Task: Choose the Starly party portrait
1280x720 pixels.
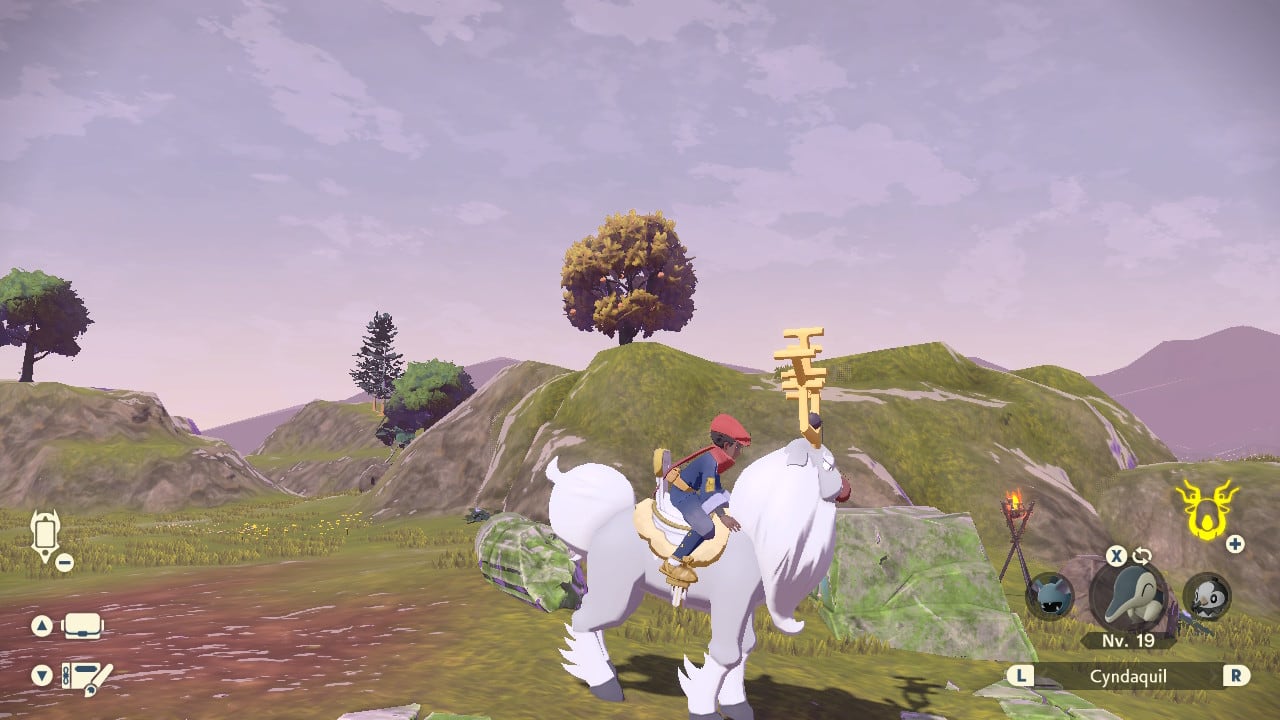Action: pyautogui.click(x=1207, y=596)
